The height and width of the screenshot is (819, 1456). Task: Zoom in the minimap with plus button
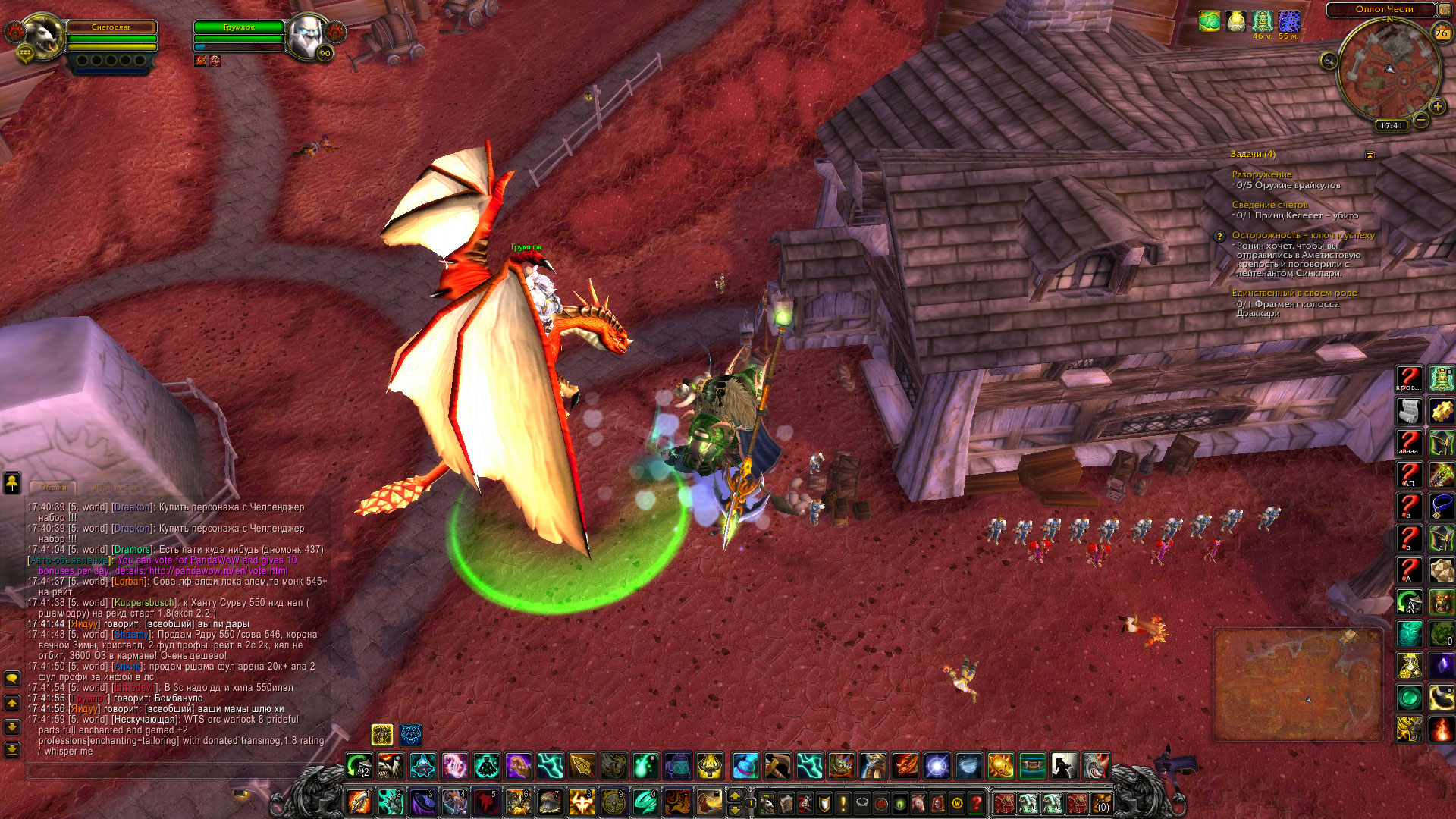(1437, 107)
